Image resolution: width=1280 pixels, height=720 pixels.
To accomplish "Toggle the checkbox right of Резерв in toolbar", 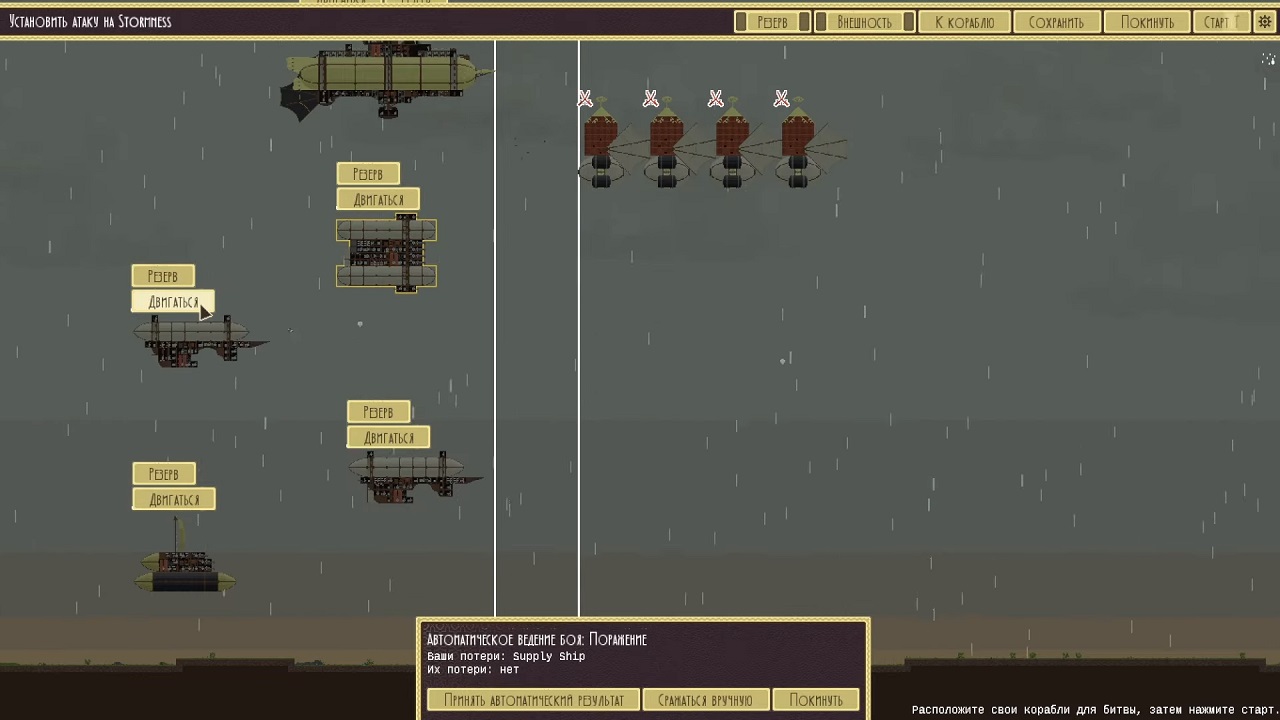I will 806,21.
